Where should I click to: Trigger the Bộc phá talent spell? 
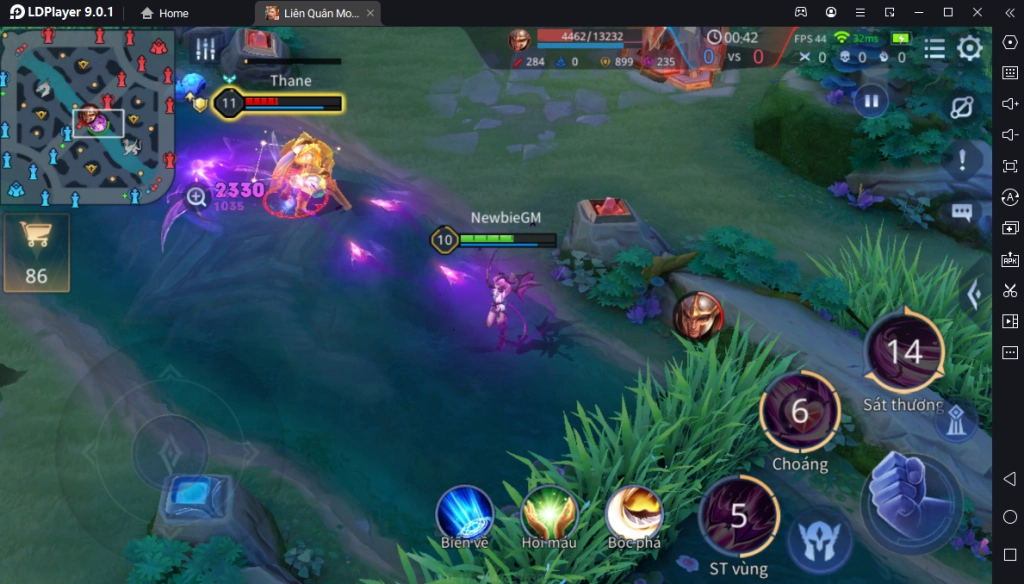pos(634,514)
